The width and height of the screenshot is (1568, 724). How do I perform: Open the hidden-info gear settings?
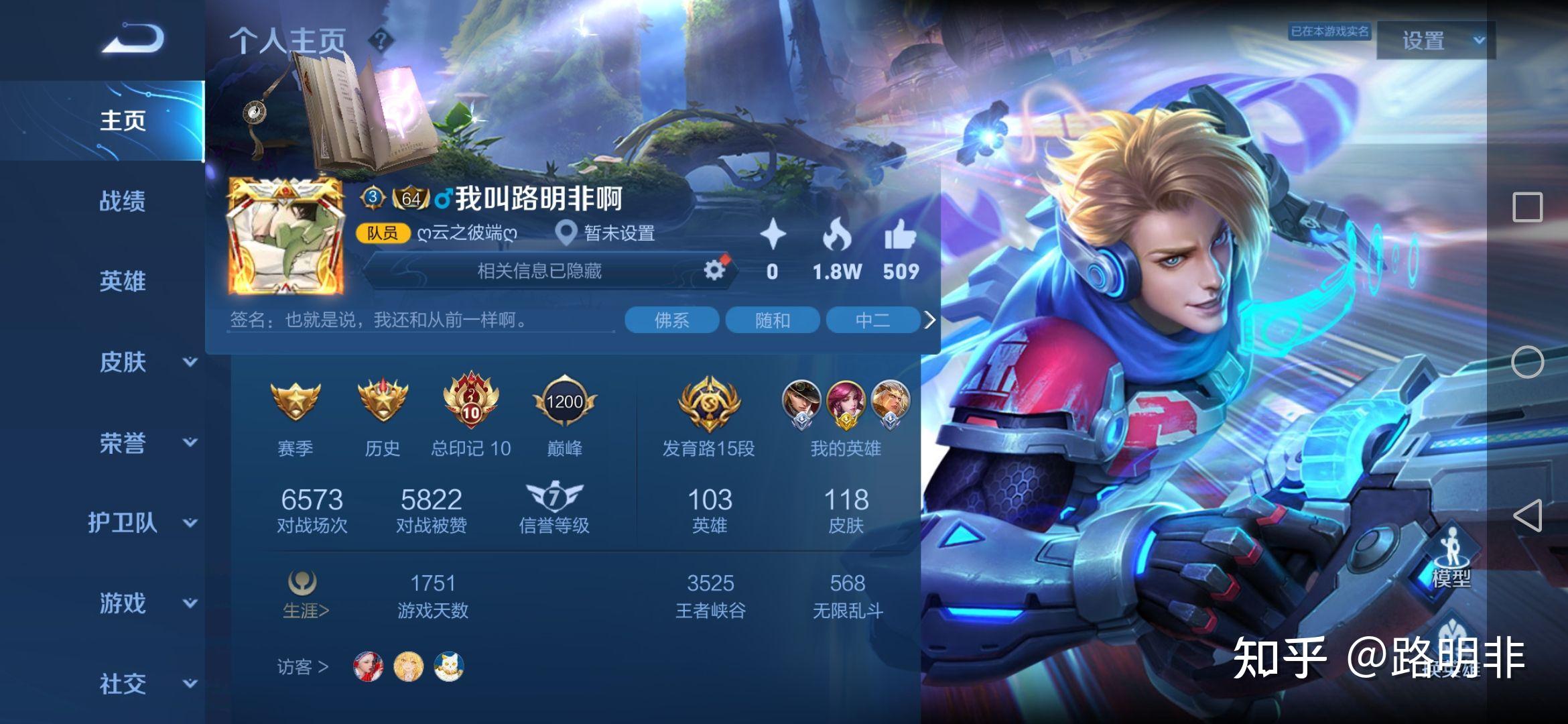tap(714, 270)
